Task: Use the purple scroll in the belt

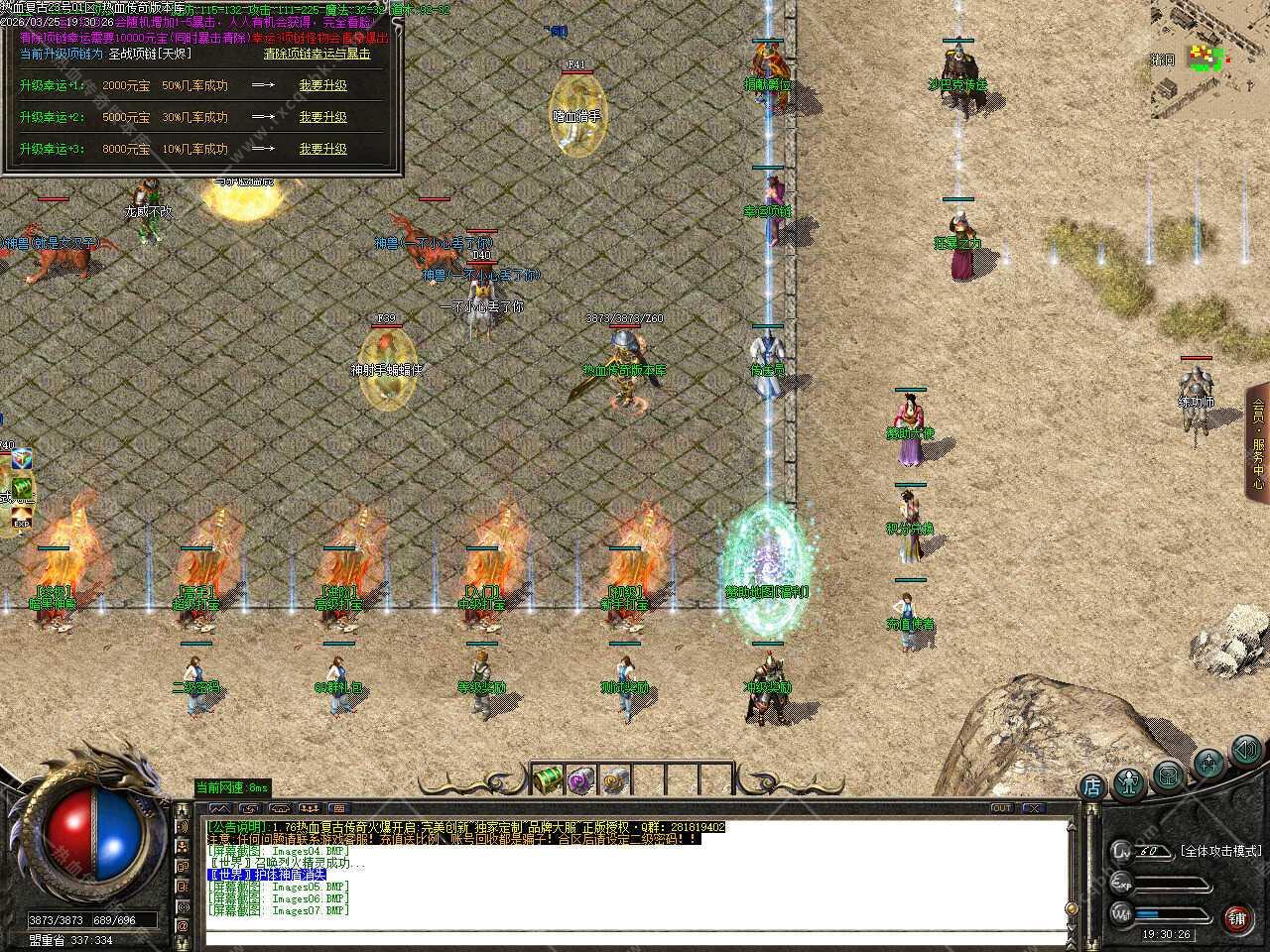Action: [x=581, y=779]
